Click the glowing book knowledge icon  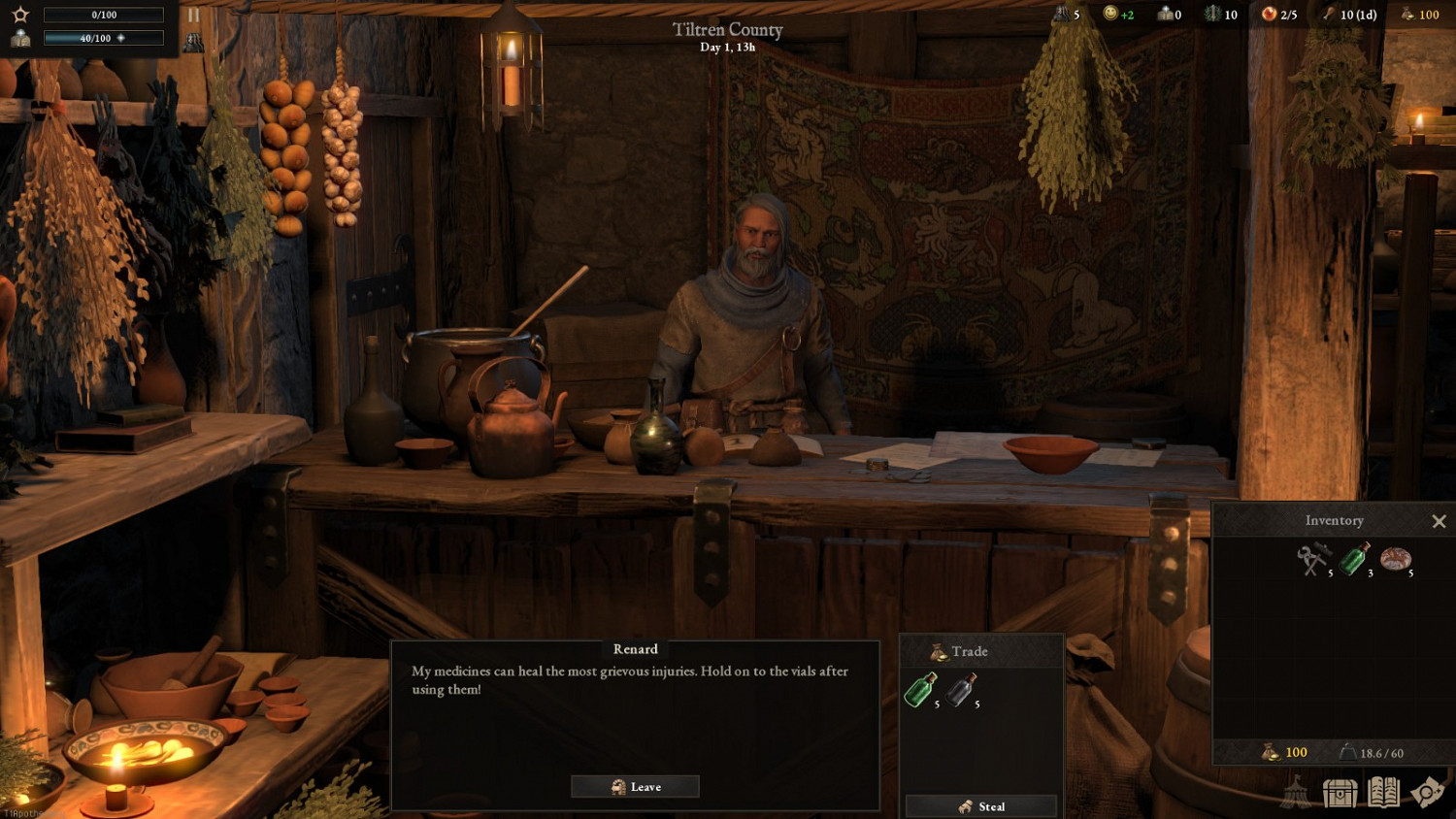(x=20, y=39)
